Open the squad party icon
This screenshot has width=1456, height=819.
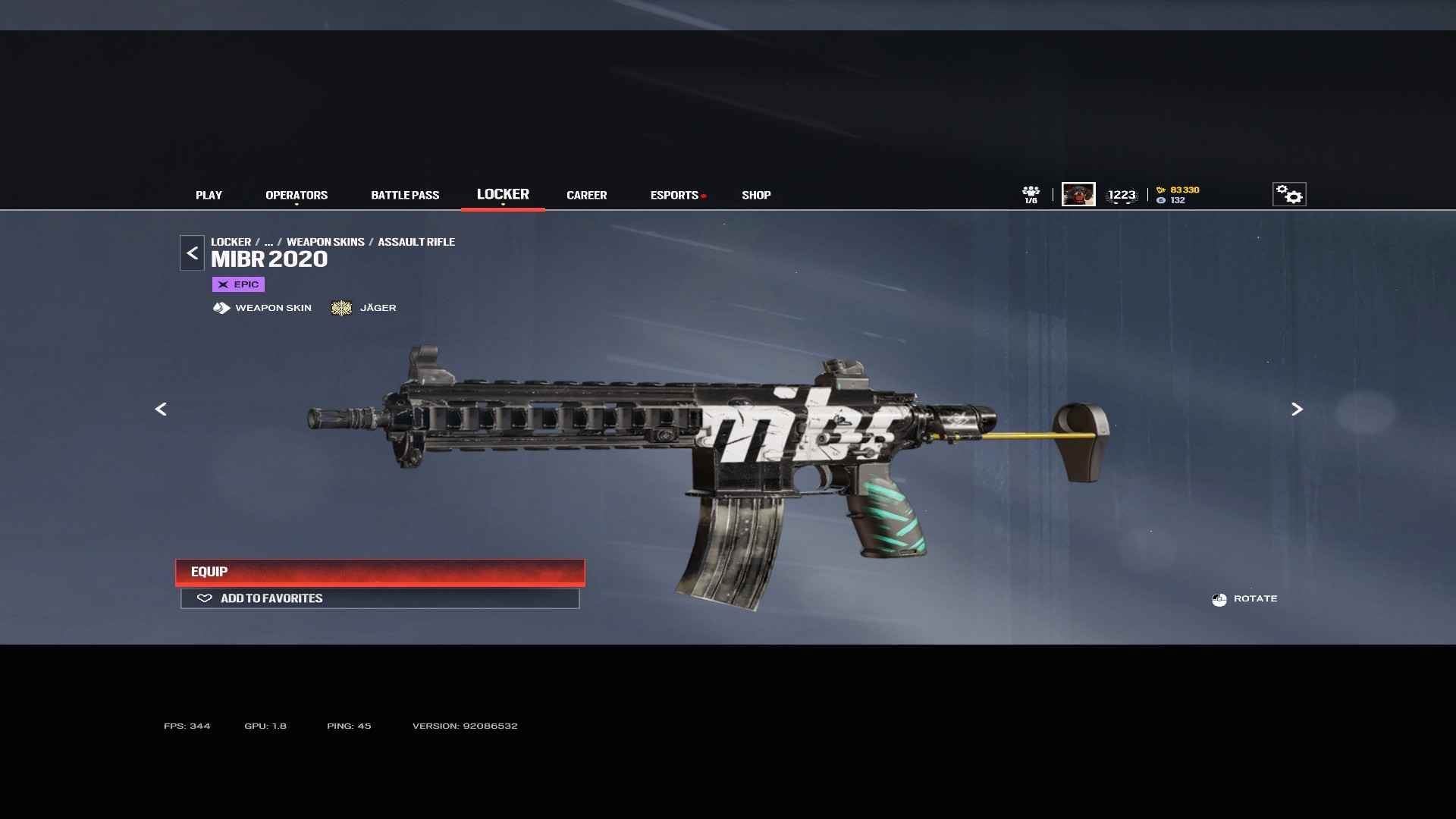tap(1031, 194)
